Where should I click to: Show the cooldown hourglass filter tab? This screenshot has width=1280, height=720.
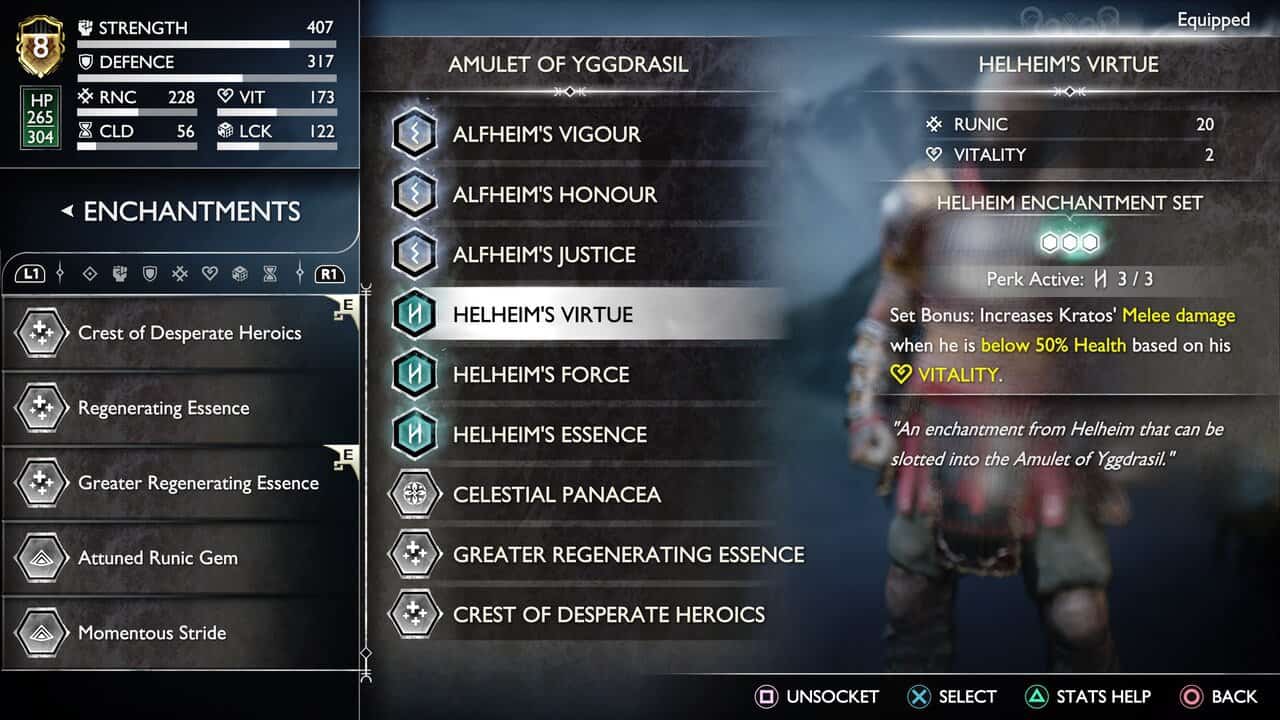[270, 273]
